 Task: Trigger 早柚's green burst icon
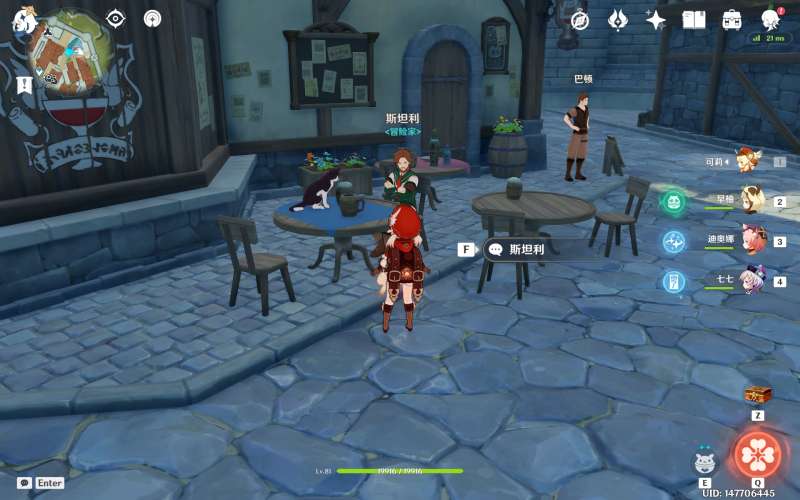[x=674, y=202]
